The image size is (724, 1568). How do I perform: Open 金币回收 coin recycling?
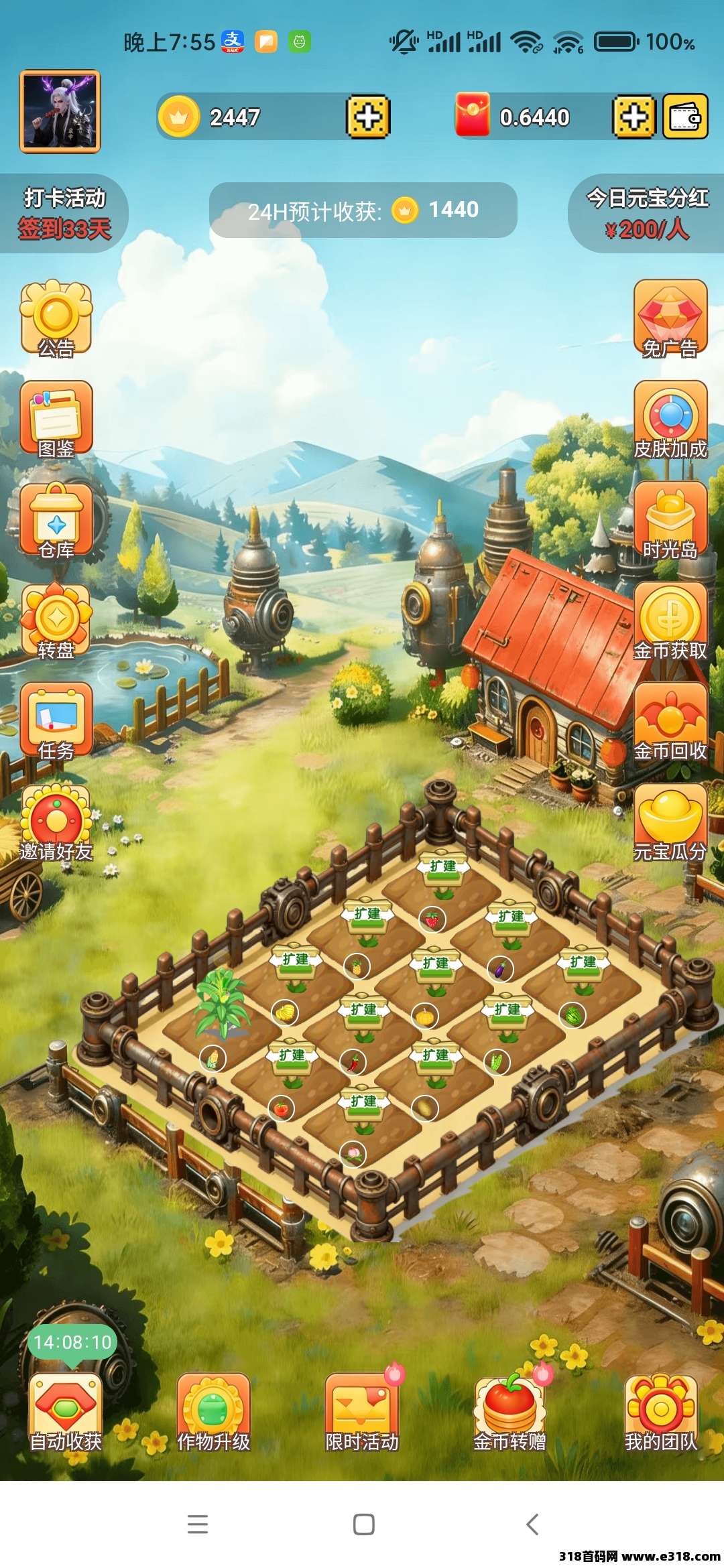click(670, 722)
